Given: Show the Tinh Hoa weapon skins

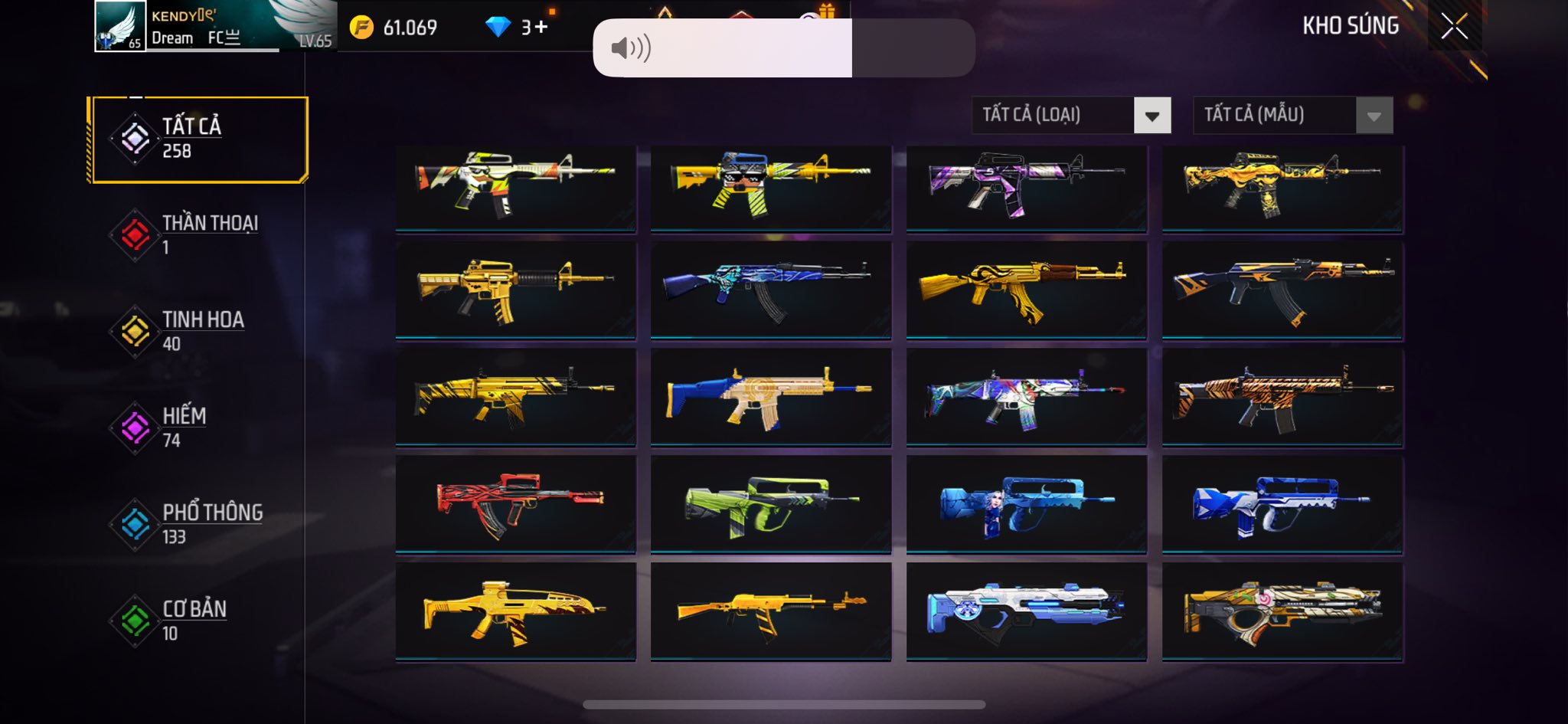Looking at the screenshot, I should coord(198,331).
